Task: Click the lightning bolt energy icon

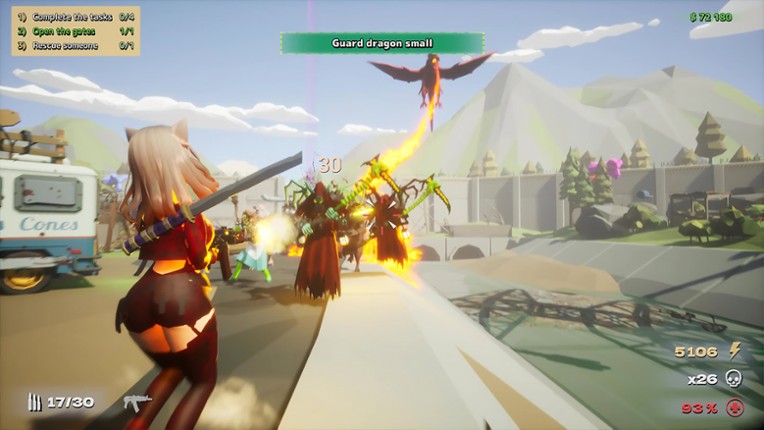Action: (x=735, y=350)
